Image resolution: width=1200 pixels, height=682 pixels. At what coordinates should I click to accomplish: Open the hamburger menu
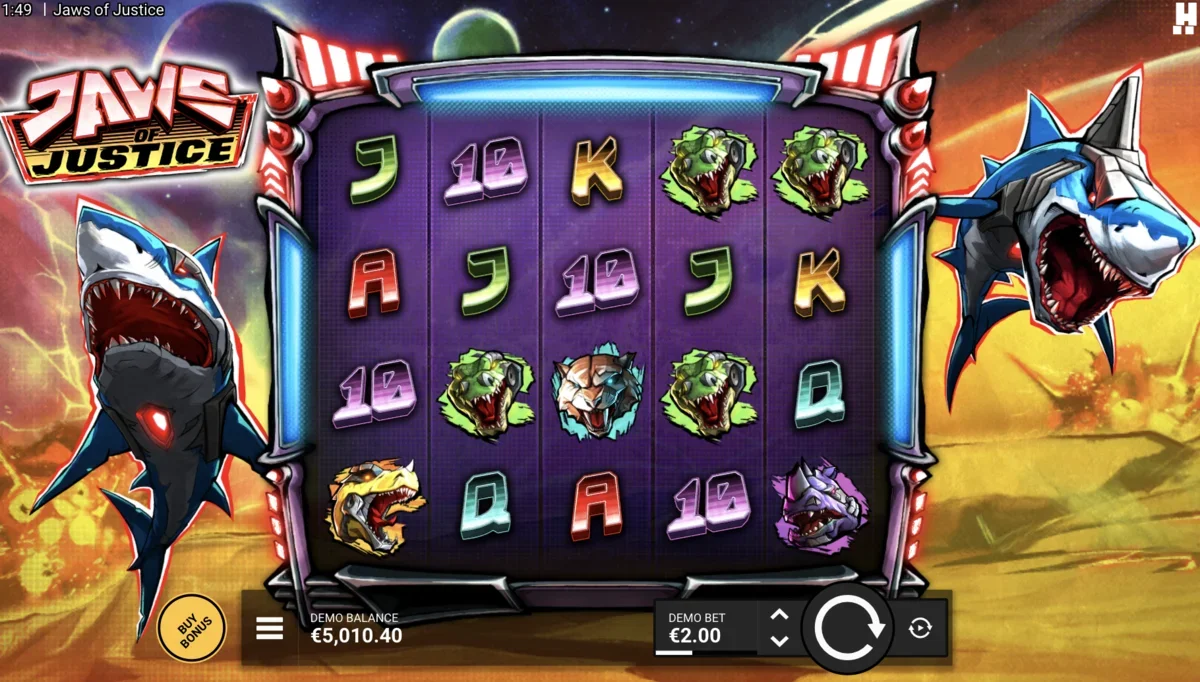click(x=269, y=628)
